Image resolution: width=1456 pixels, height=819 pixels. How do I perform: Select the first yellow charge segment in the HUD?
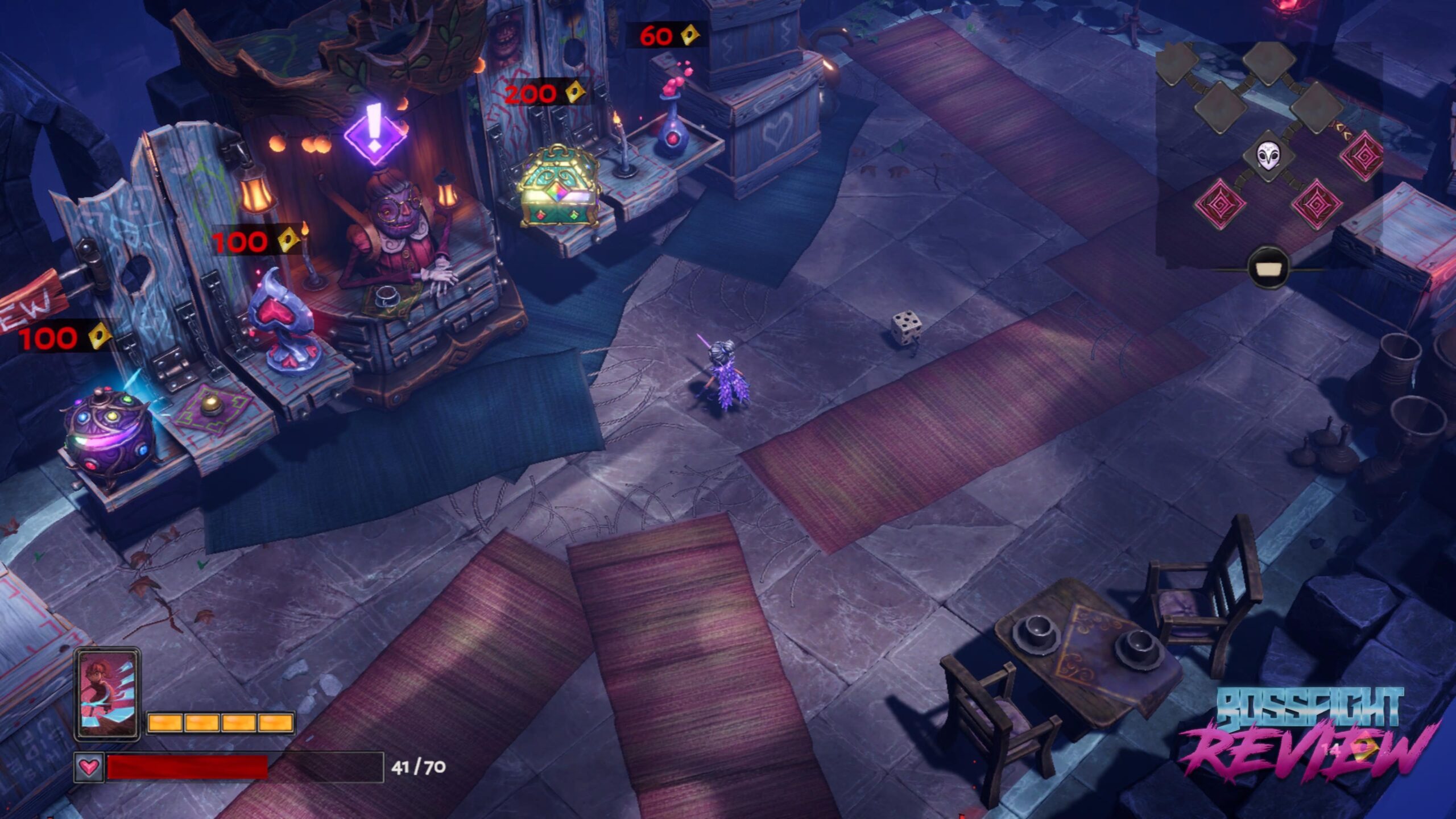click(165, 723)
